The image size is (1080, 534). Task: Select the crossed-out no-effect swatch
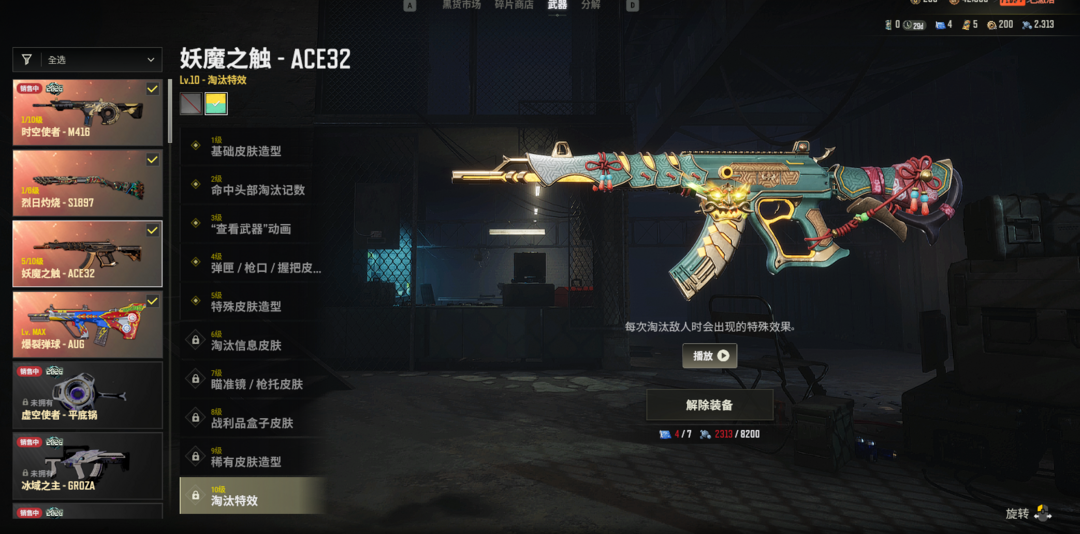pyautogui.click(x=190, y=103)
